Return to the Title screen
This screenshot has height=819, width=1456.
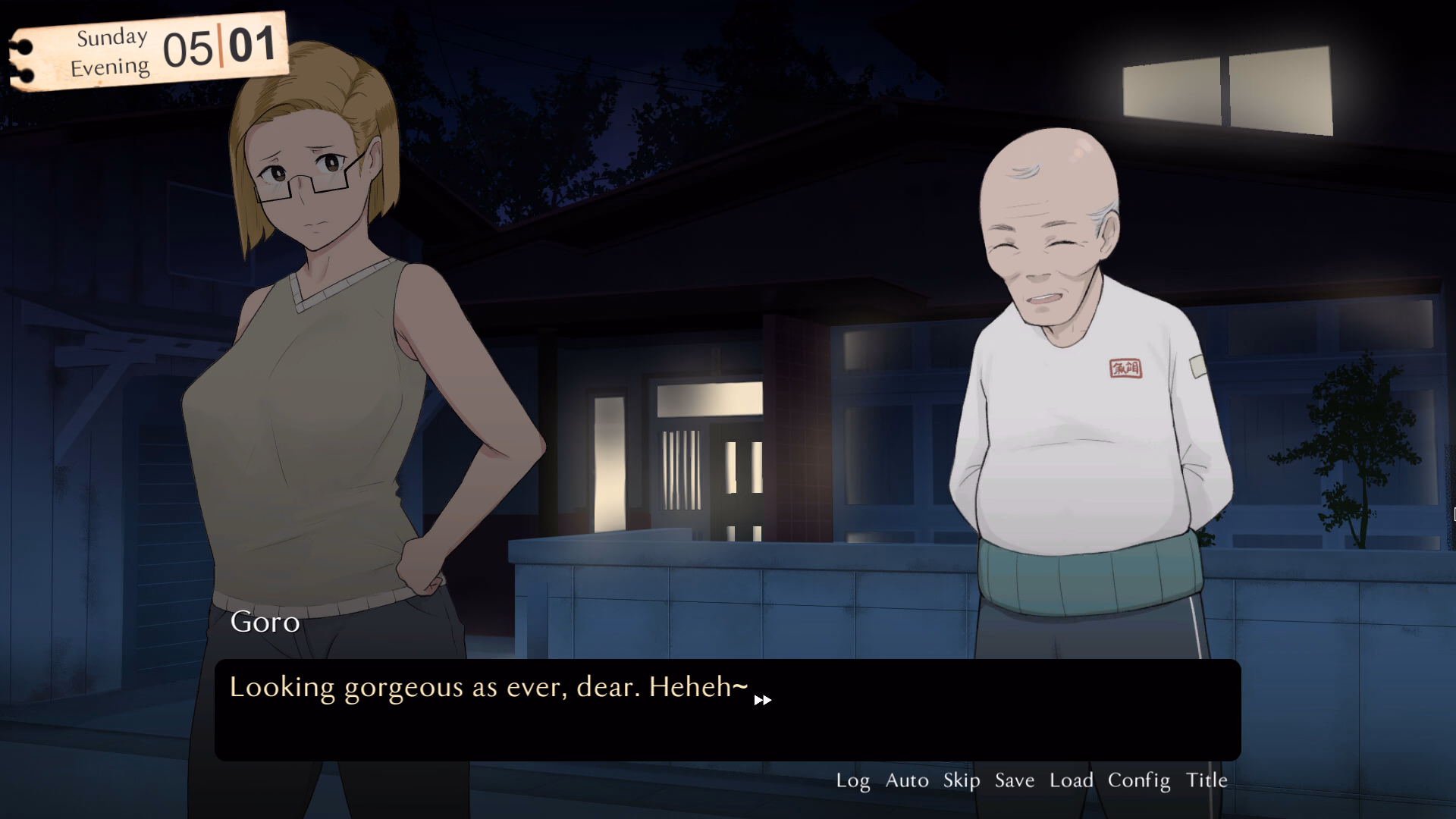[1206, 780]
